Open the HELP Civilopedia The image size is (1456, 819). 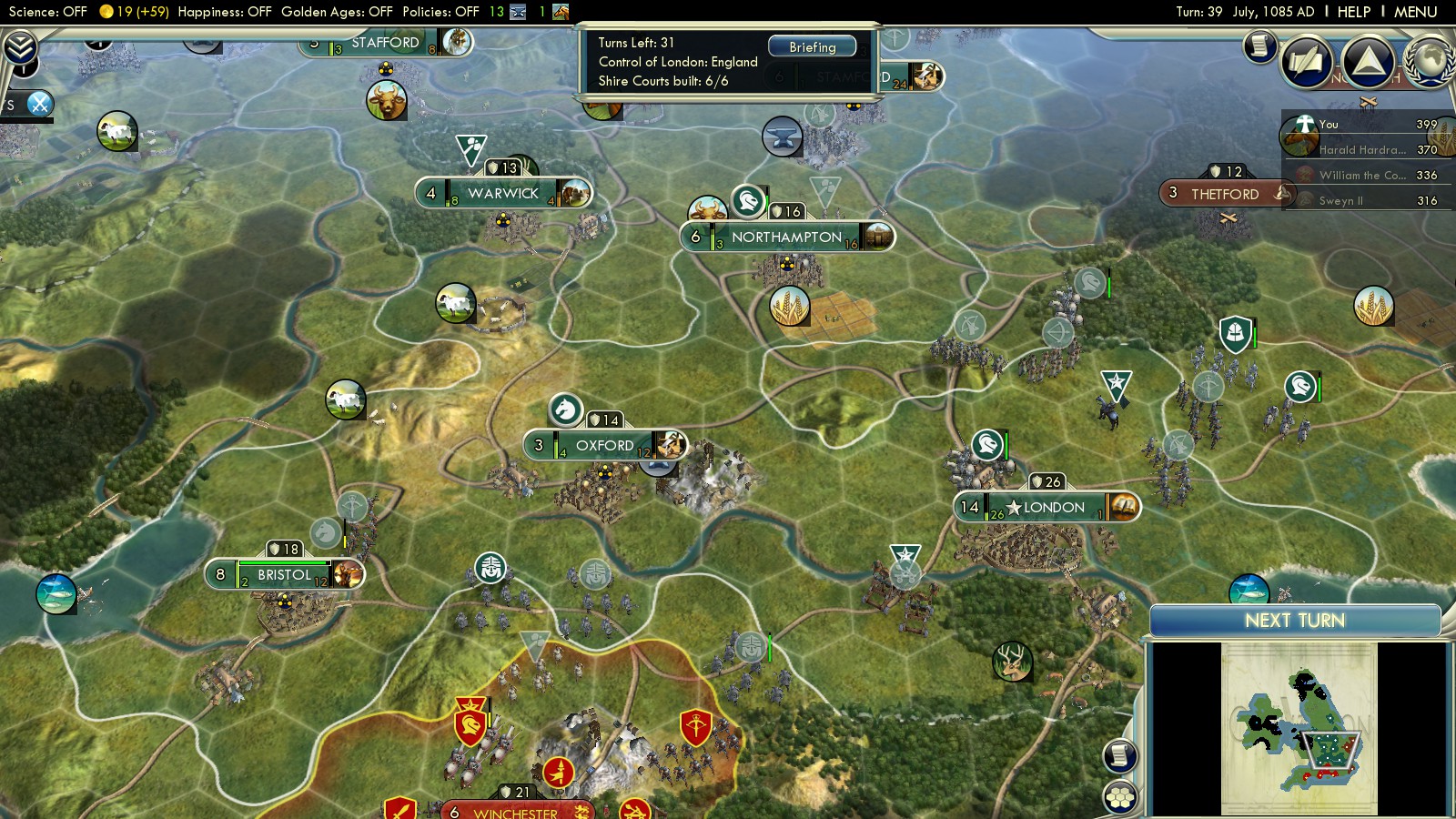tap(1353, 12)
